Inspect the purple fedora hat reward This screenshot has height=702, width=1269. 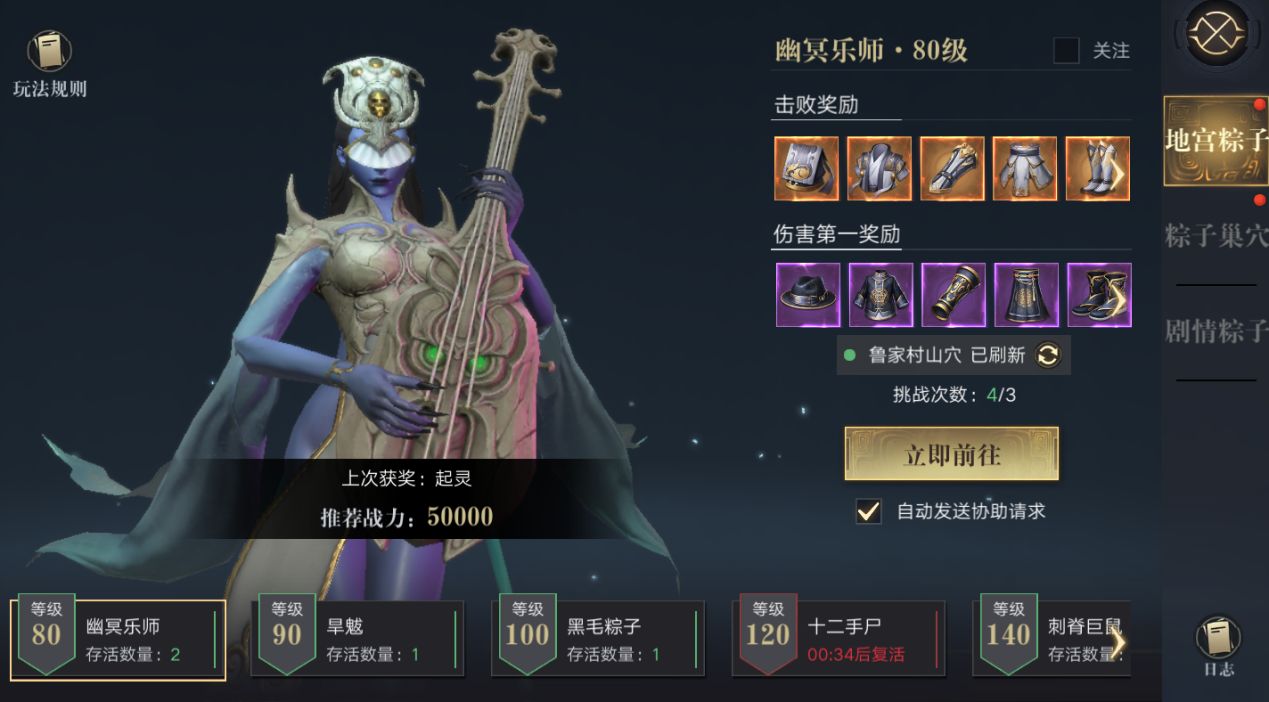coord(808,295)
